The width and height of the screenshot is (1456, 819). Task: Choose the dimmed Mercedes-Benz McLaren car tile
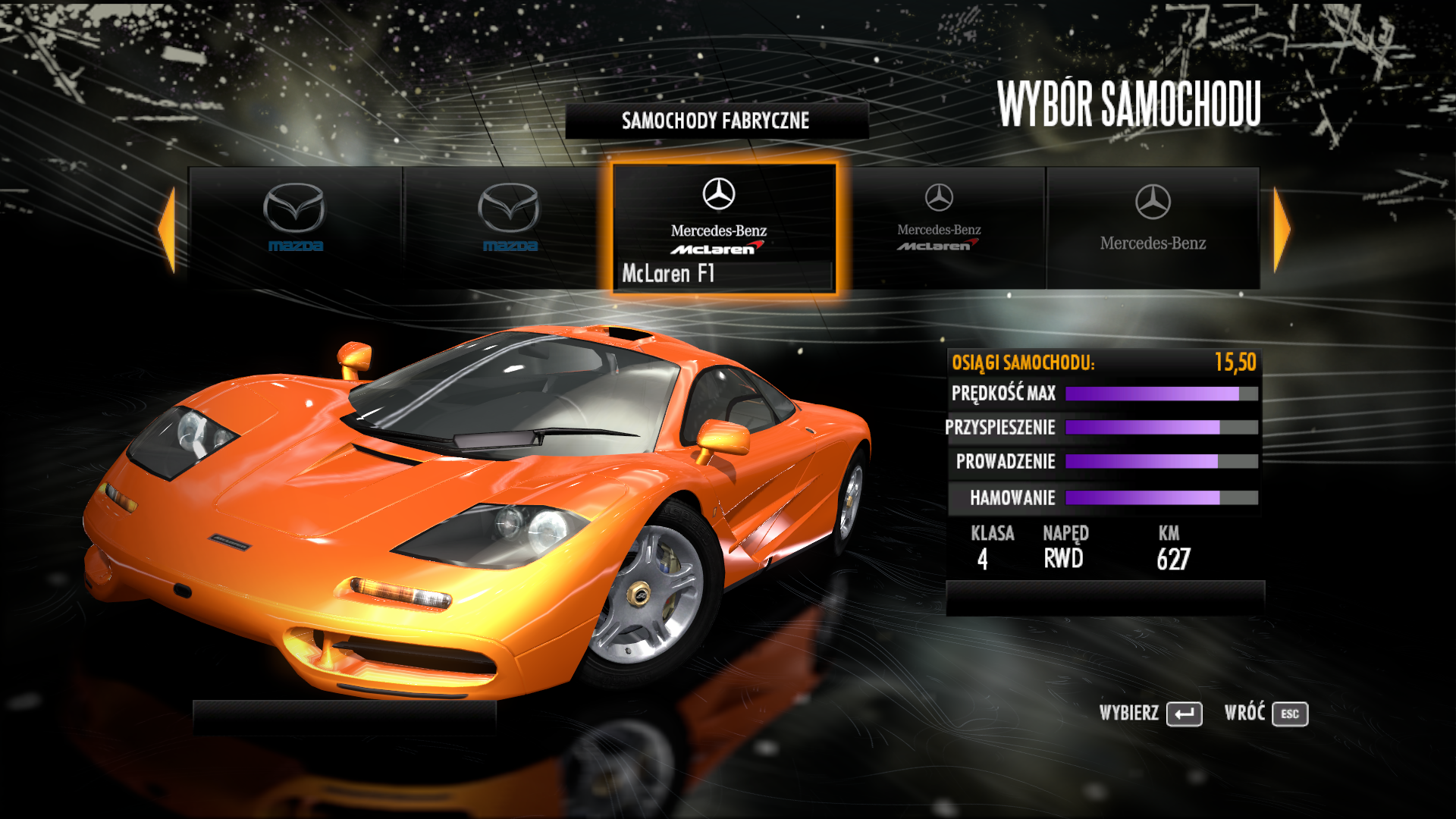(x=939, y=226)
